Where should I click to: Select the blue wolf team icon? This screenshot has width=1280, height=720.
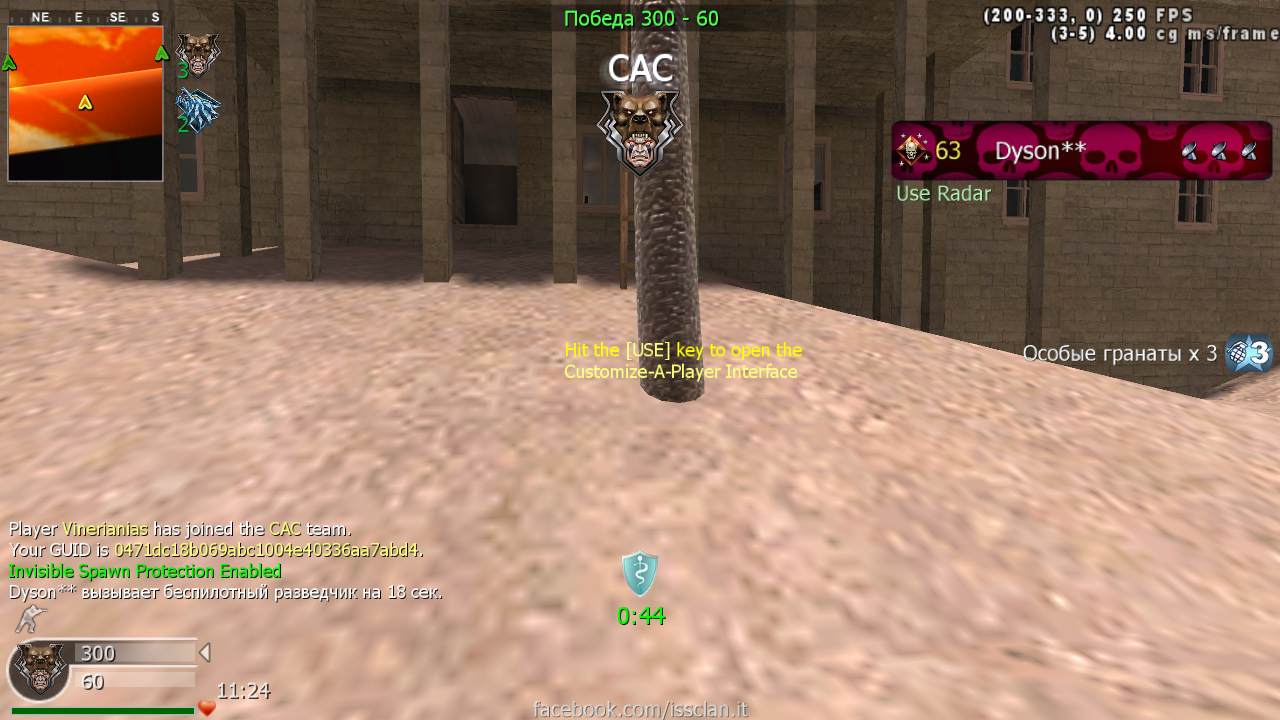coord(197,109)
